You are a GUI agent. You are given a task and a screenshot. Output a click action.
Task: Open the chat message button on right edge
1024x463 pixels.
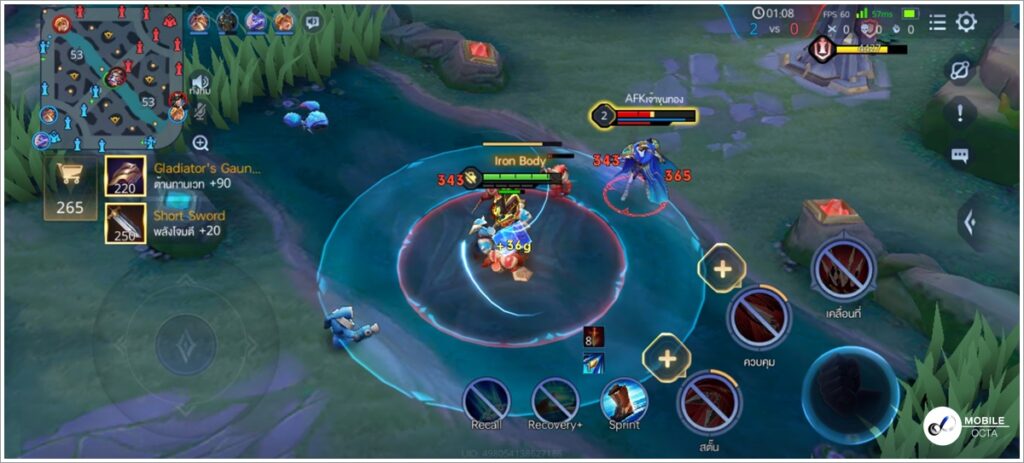pyautogui.click(x=960, y=155)
